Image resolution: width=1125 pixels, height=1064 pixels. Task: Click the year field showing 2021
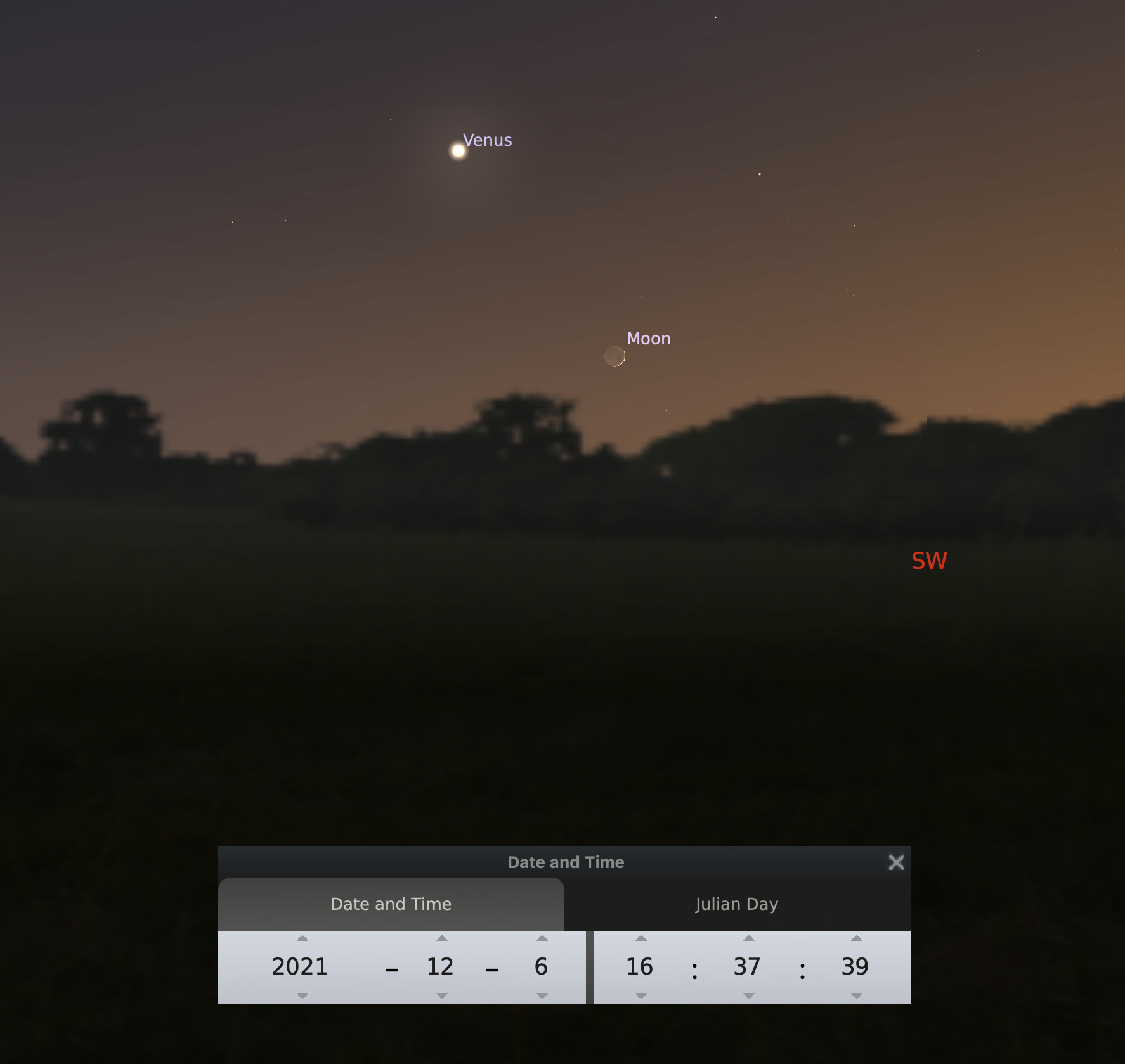[x=300, y=967]
